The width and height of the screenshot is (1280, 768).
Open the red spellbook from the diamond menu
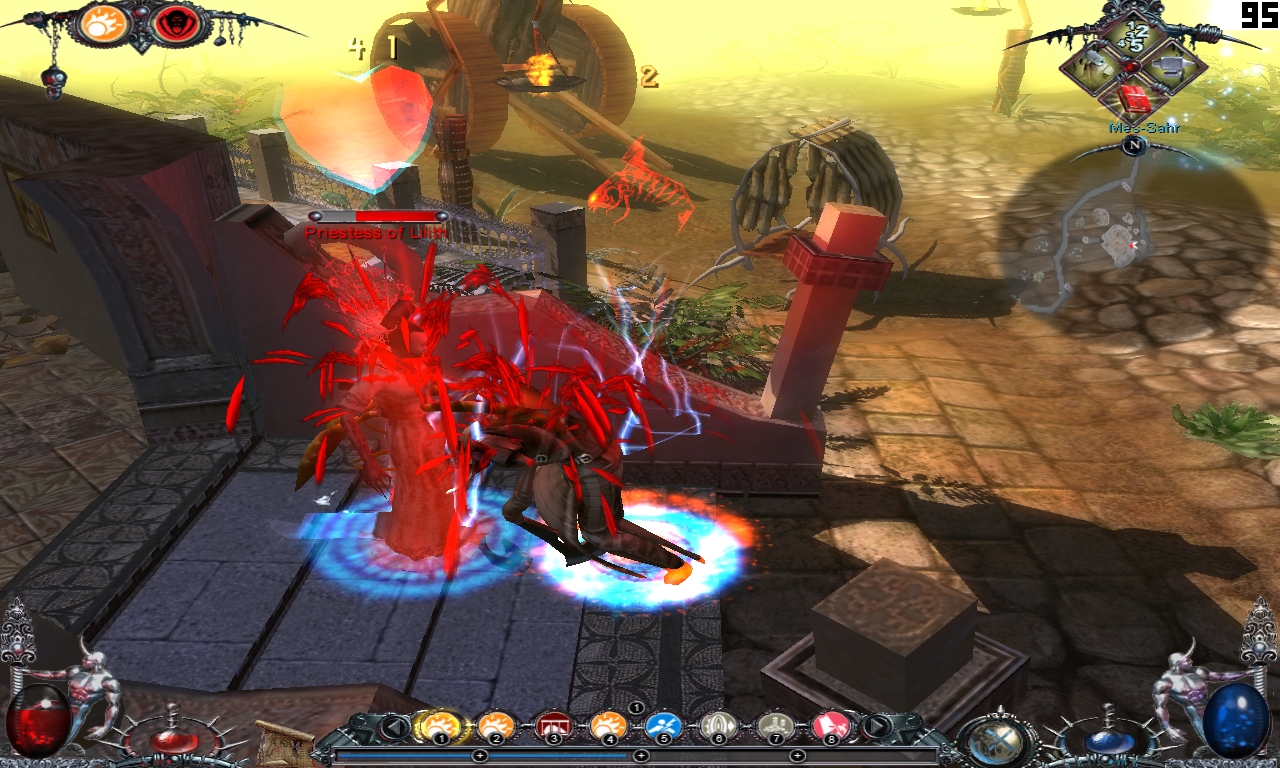point(1134,99)
